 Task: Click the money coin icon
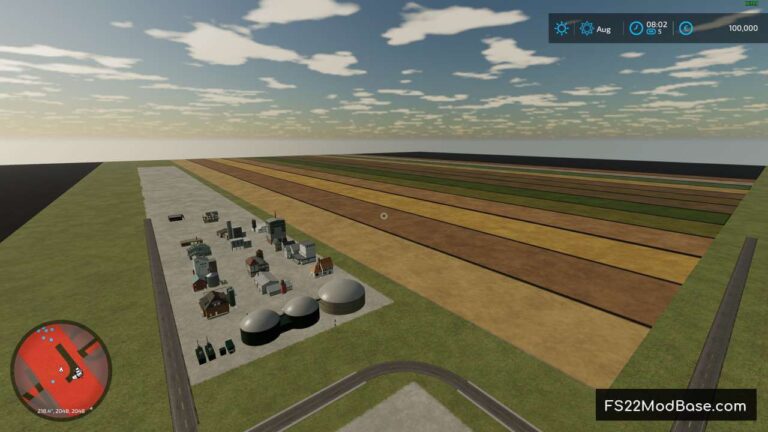tap(686, 29)
